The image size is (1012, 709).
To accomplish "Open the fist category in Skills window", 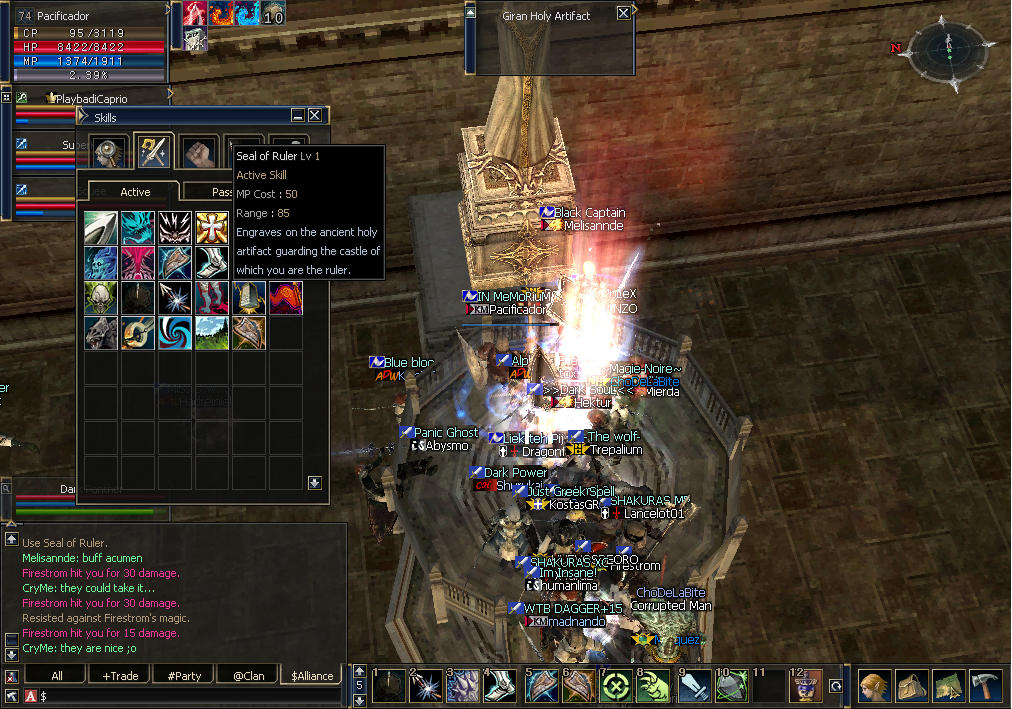I will coord(198,152).
